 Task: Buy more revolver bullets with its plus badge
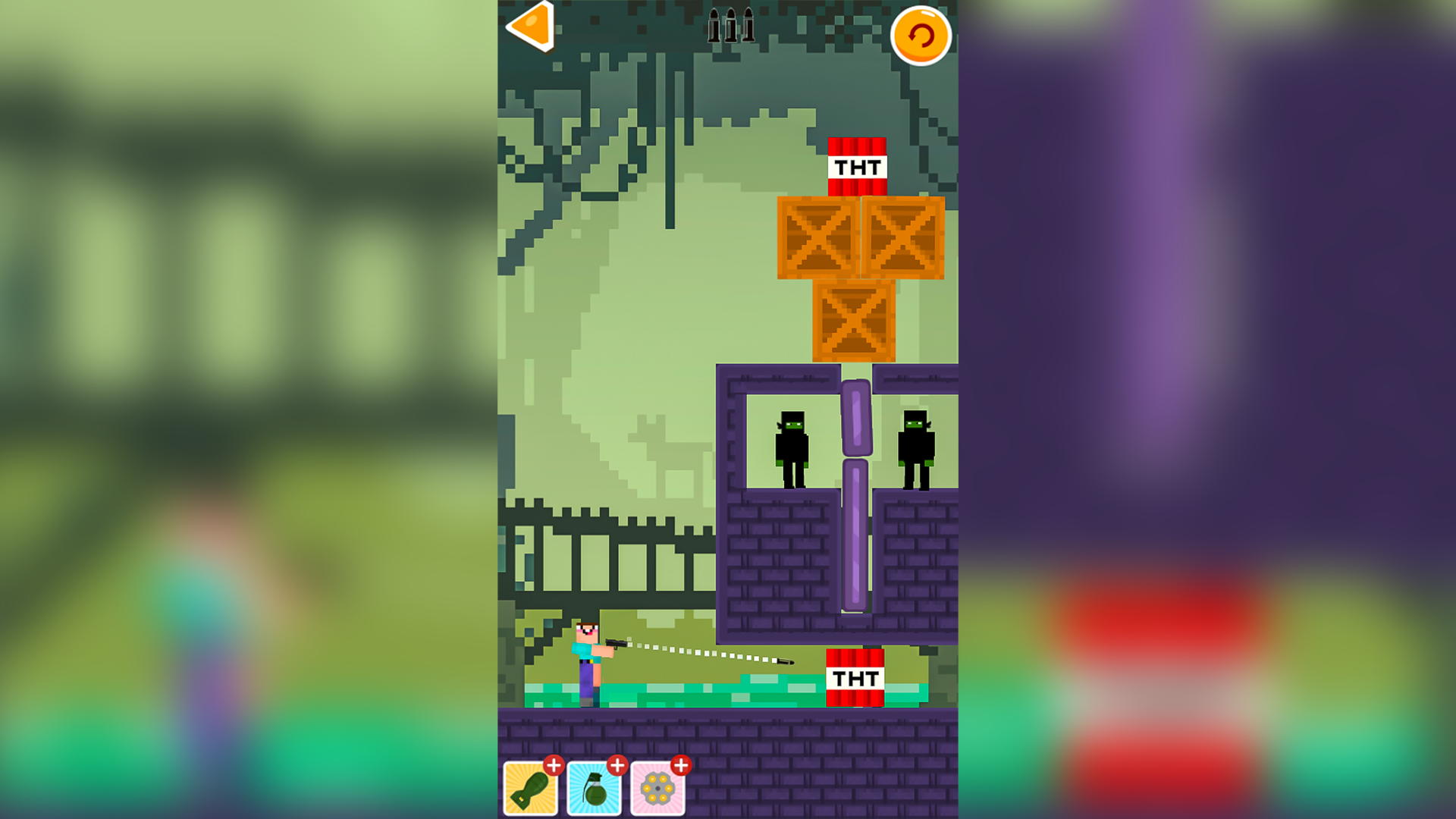[x=682, y=765]
